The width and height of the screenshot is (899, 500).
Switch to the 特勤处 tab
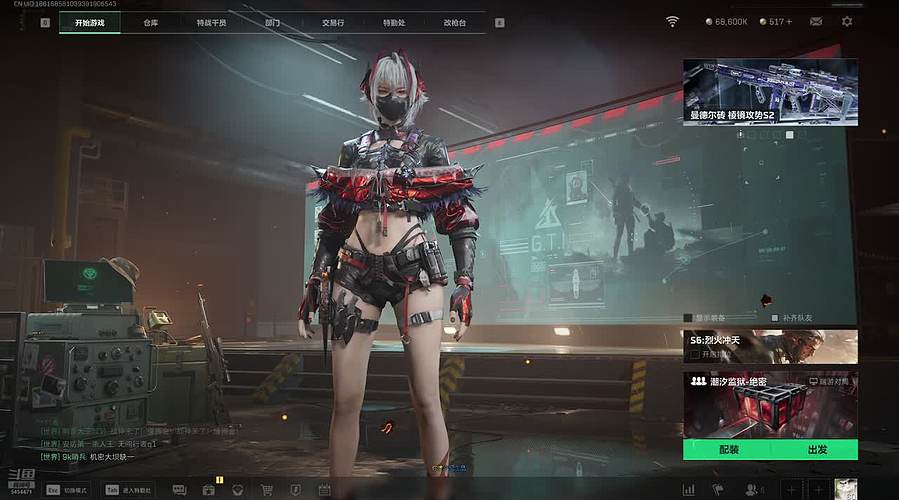pyautogui.click(x=394, y=22)
